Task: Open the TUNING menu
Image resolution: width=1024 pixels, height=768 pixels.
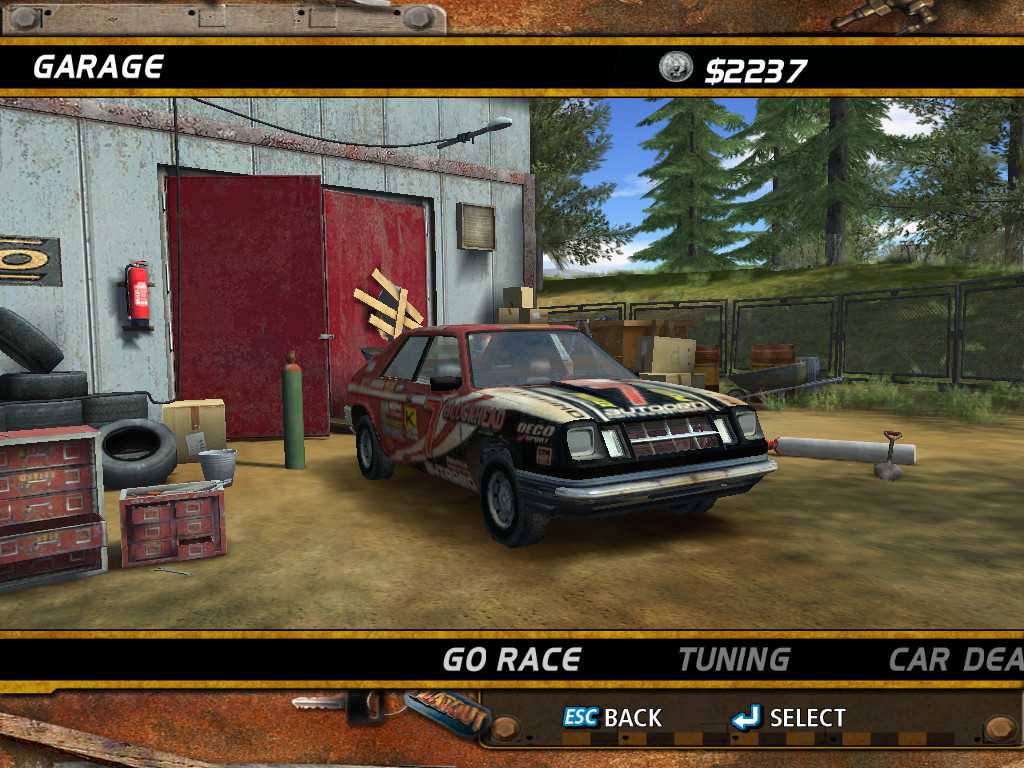Action: pos(734,660)
